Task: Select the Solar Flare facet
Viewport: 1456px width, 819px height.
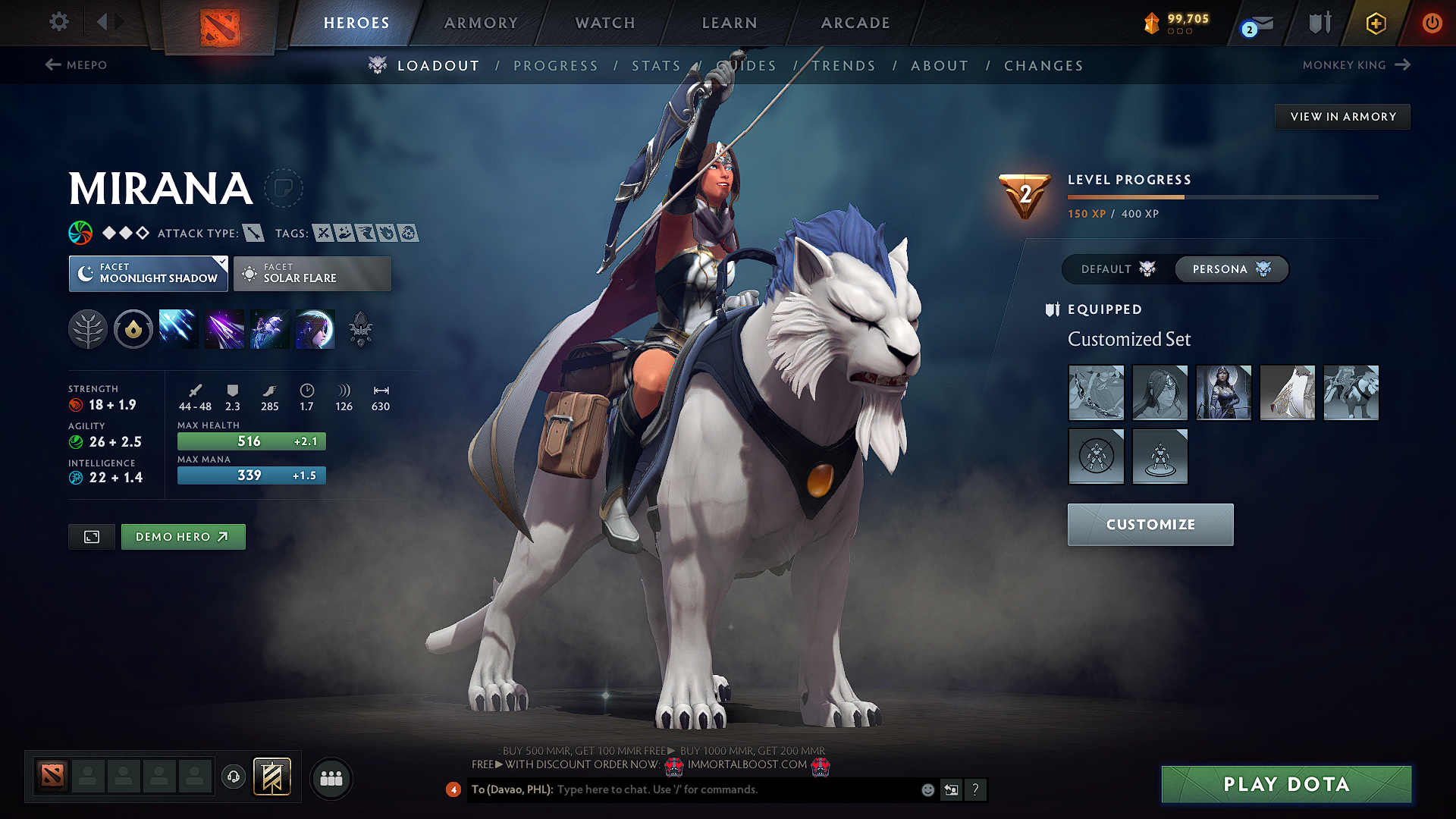Action: click(x=312, y=274)
